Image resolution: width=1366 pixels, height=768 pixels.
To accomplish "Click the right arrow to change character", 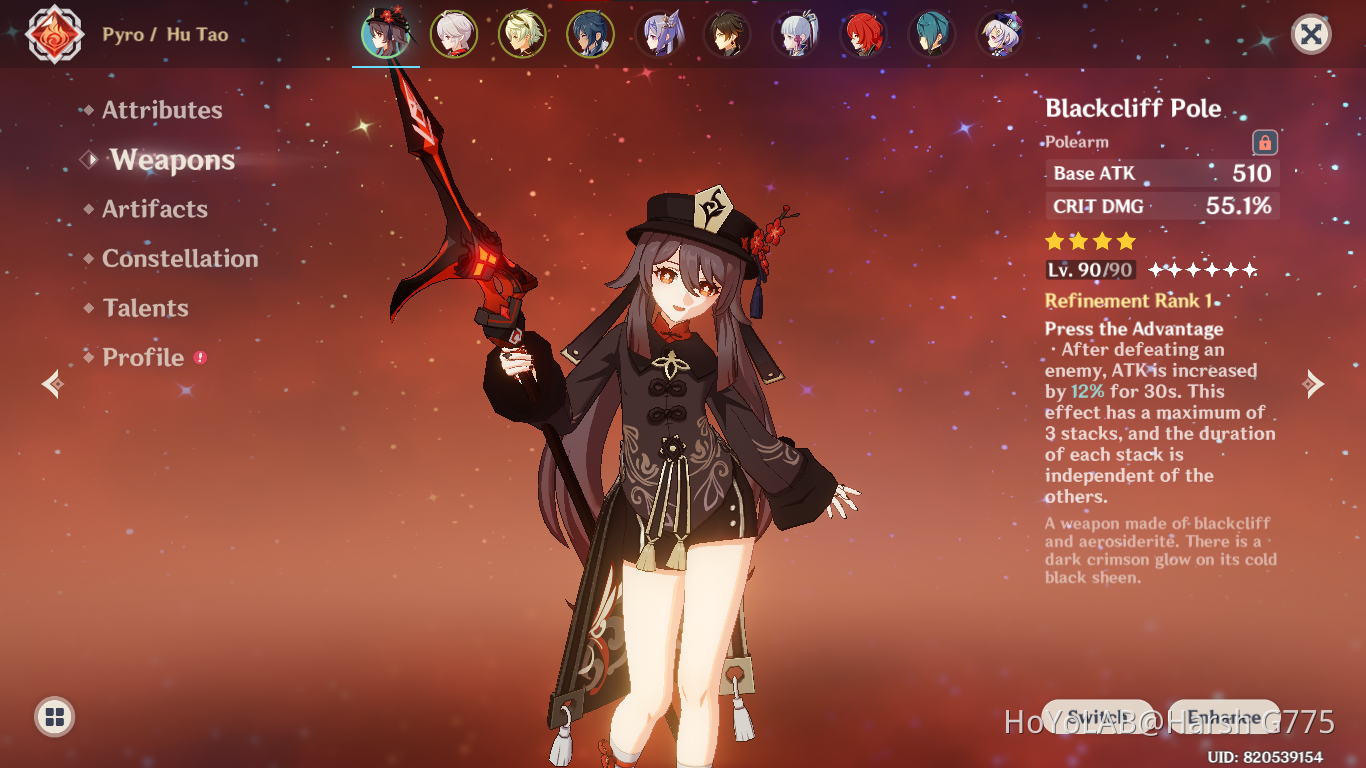I will point(1315,384).
